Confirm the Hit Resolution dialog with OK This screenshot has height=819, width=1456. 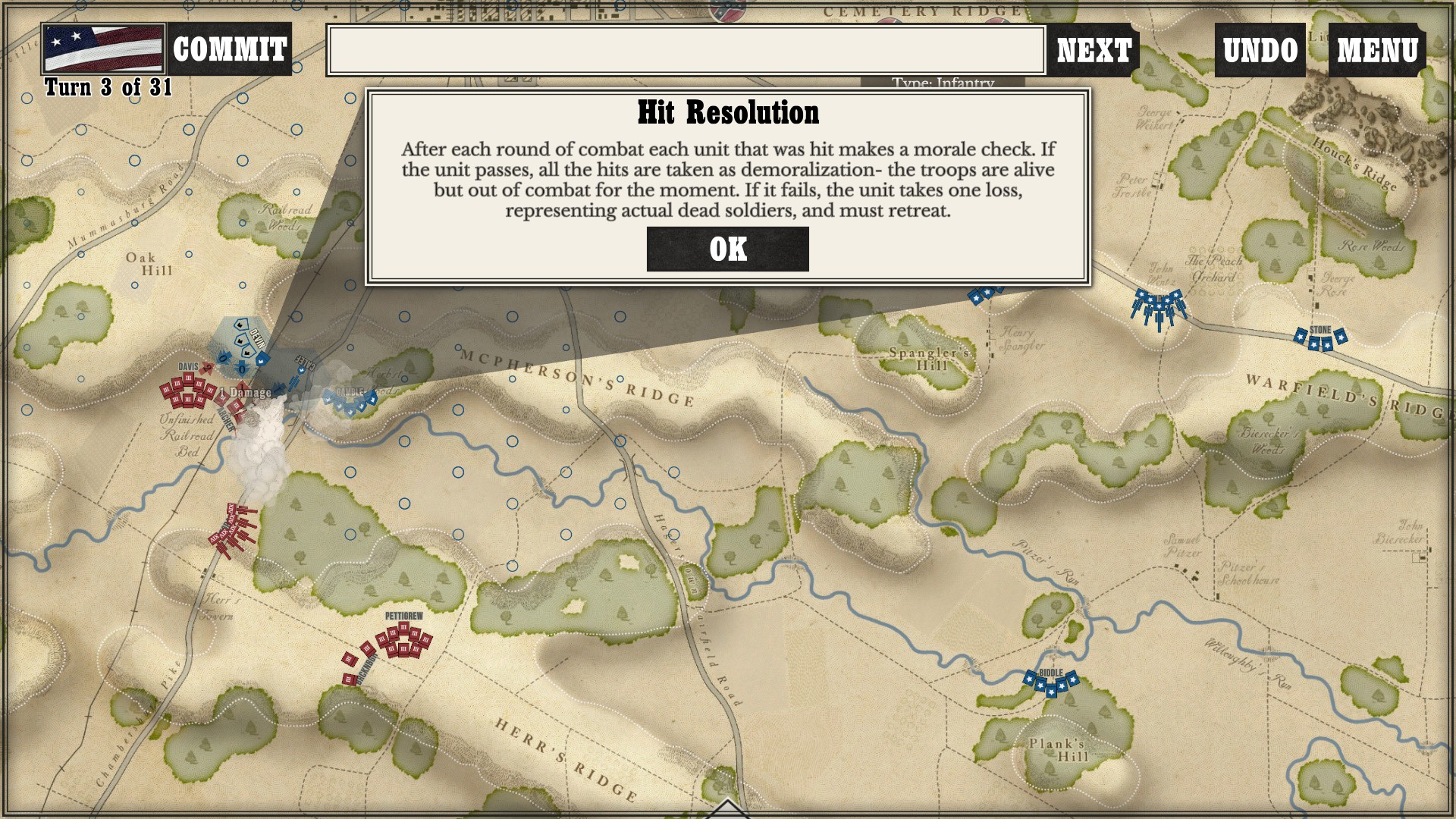(727, 249)
